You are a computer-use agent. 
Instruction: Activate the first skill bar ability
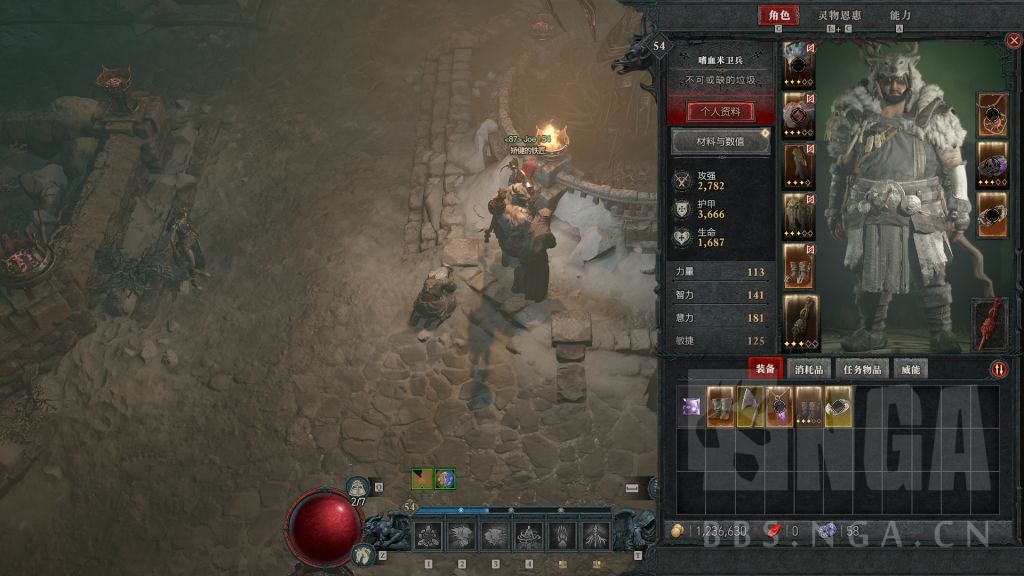(x=429, y=537)
